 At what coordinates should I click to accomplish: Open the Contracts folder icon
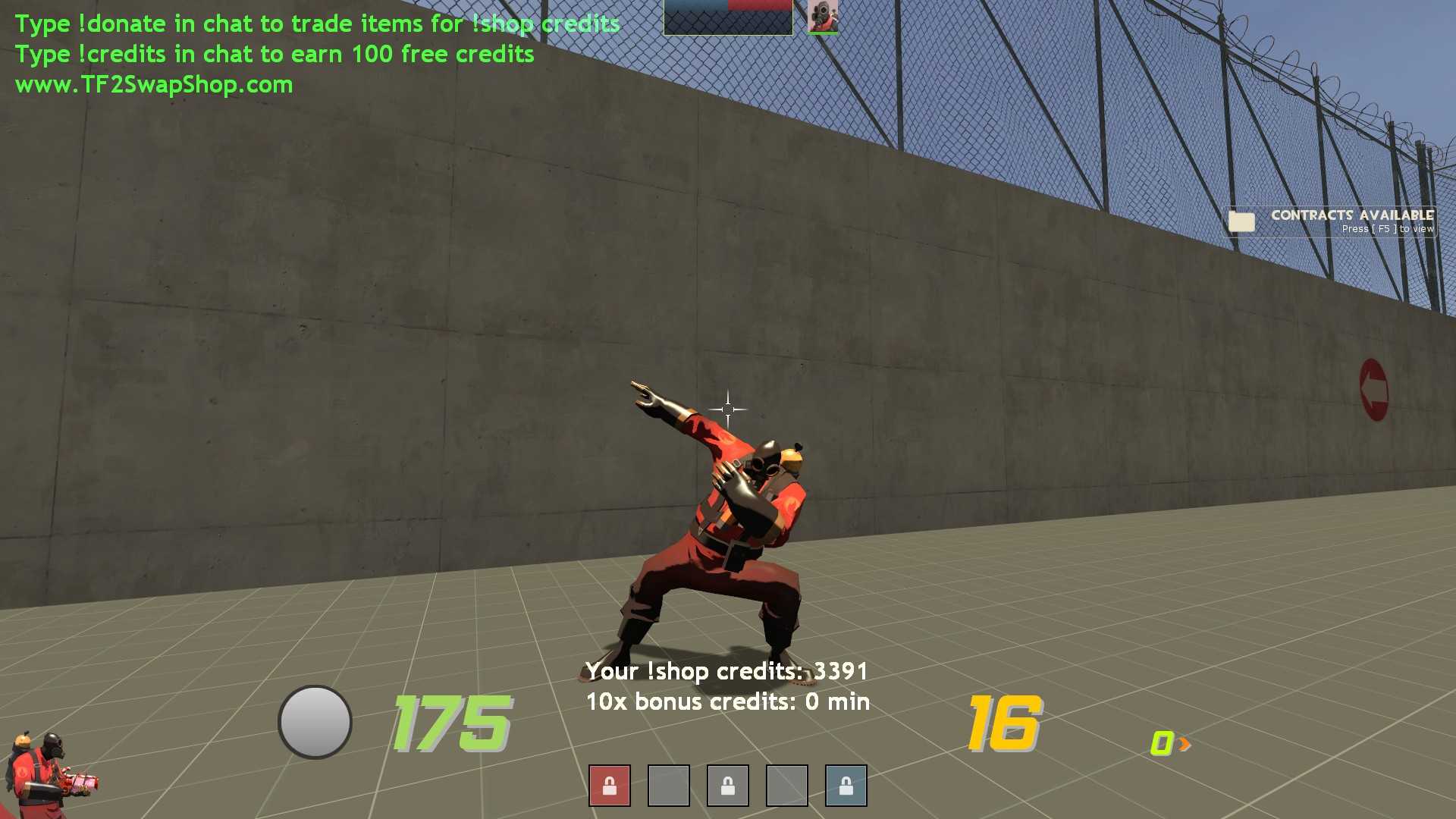coord(1241,222)
